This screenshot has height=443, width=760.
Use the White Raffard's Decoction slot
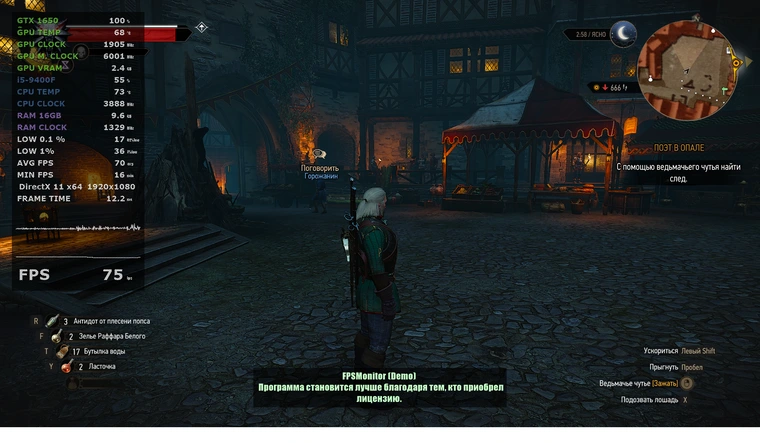pos(59,337)
